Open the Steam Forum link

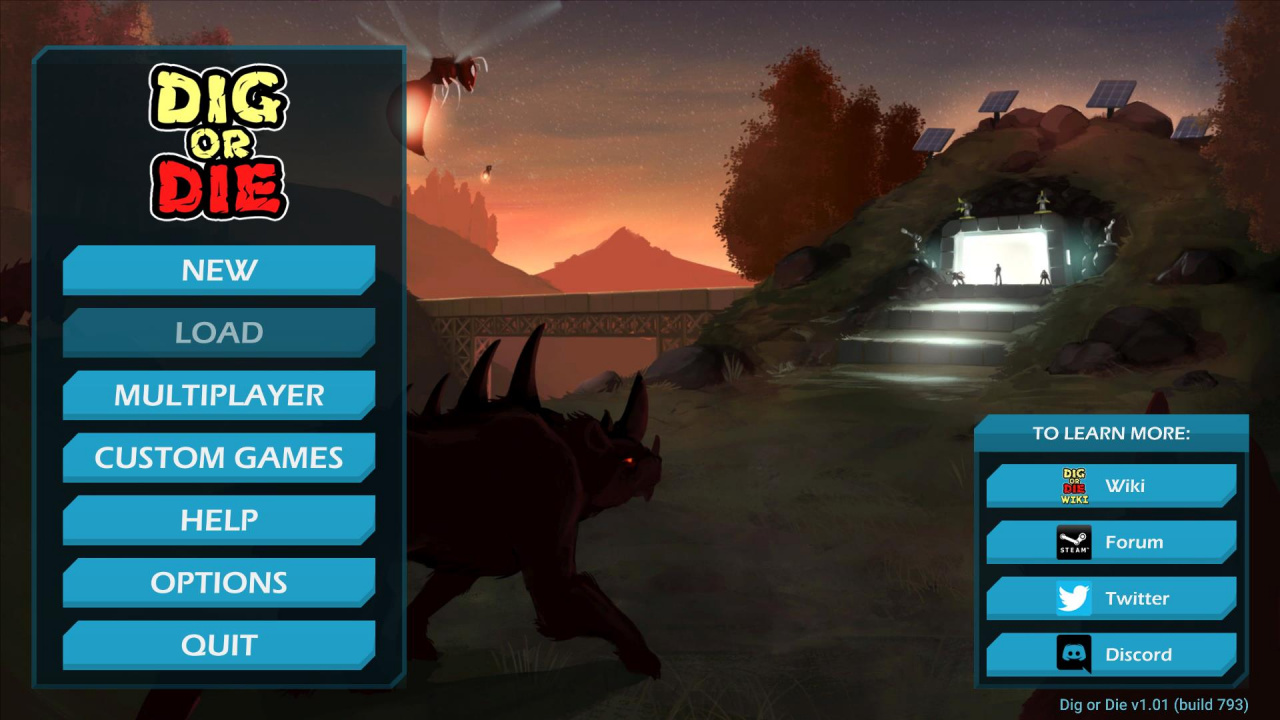tap(1111, 542)
